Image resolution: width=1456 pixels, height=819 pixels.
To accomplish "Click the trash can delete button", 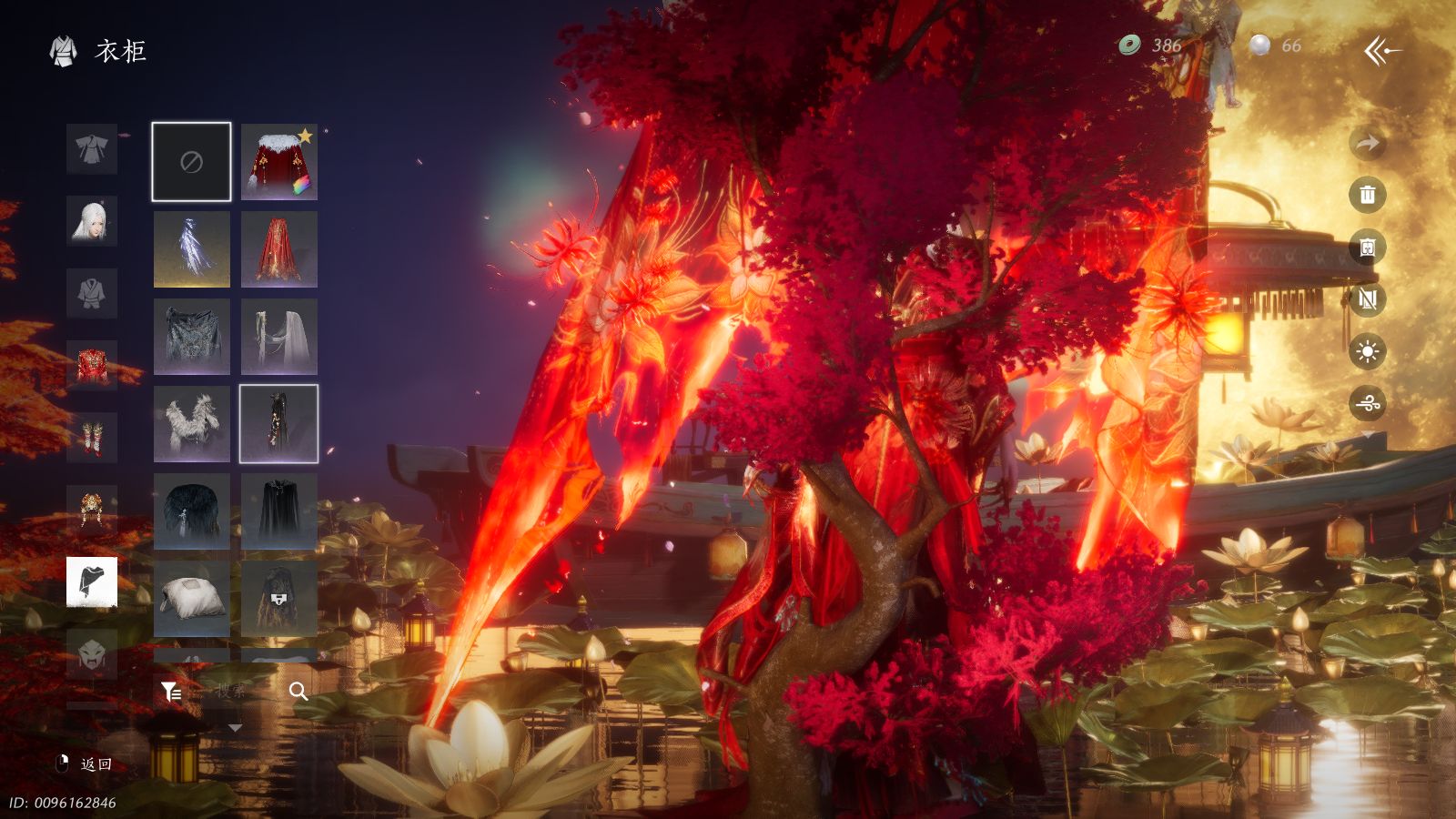I will (x=1367, y=195).
